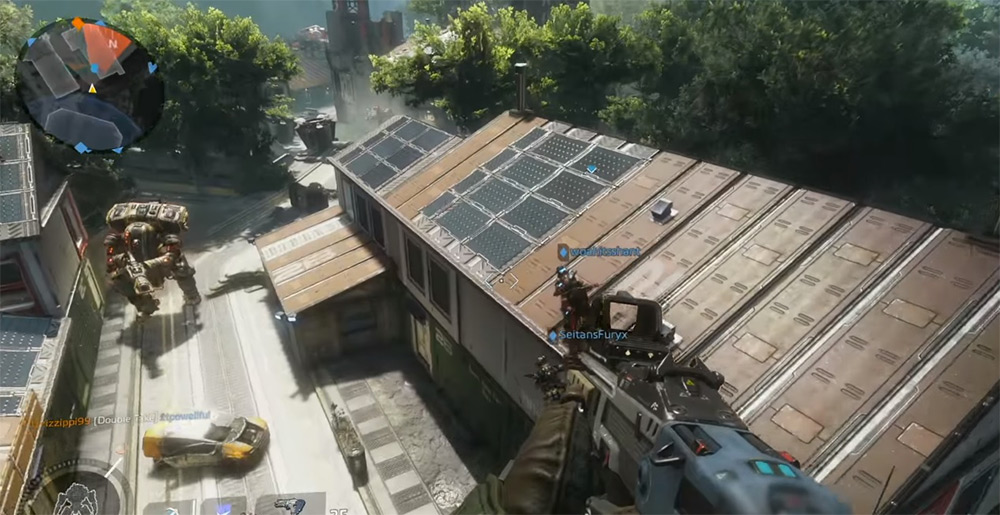Select the orange diamond marker on the minimap
Viewport: 1000px width, 515px height.
click(x=77, y=22)
